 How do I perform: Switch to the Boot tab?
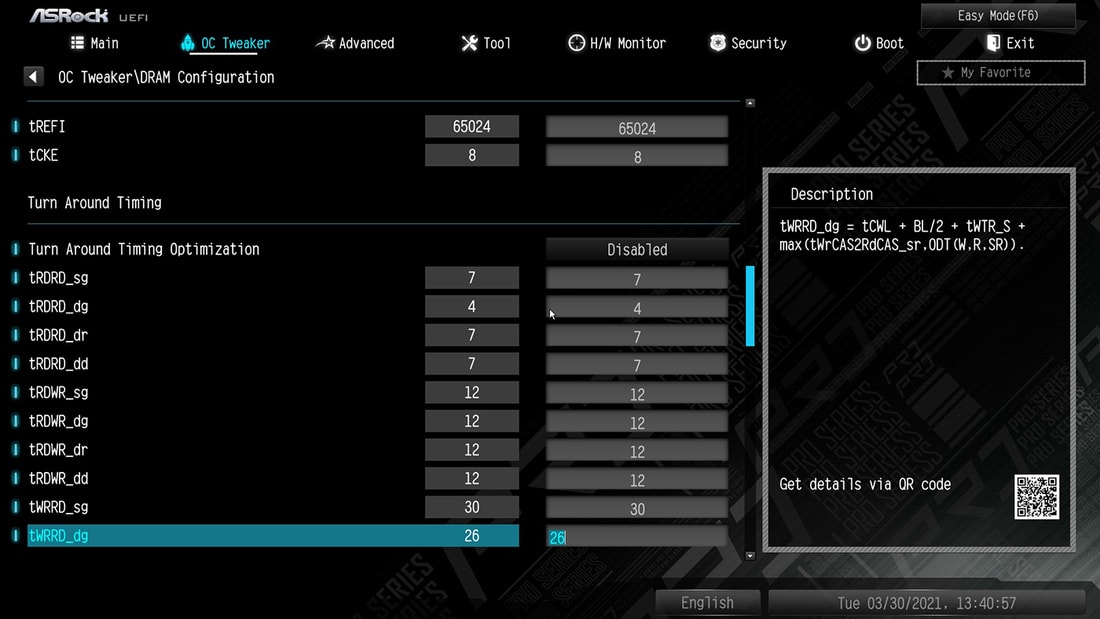tap(878, 43)
